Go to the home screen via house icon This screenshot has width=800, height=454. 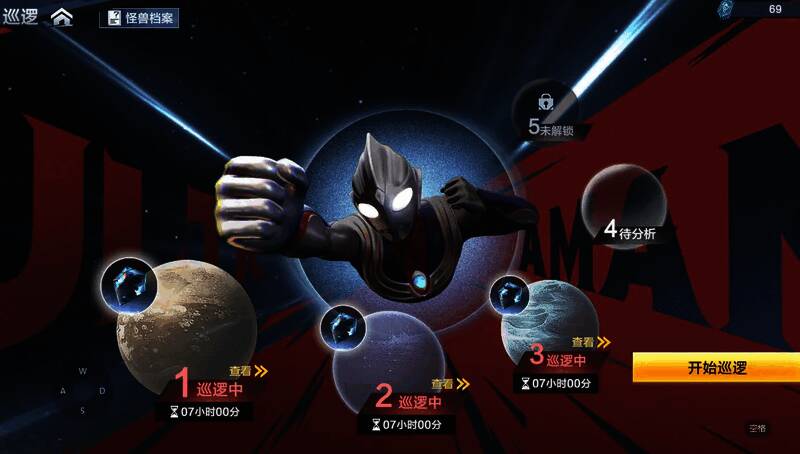pyautogui.click(x=62, y=17)
